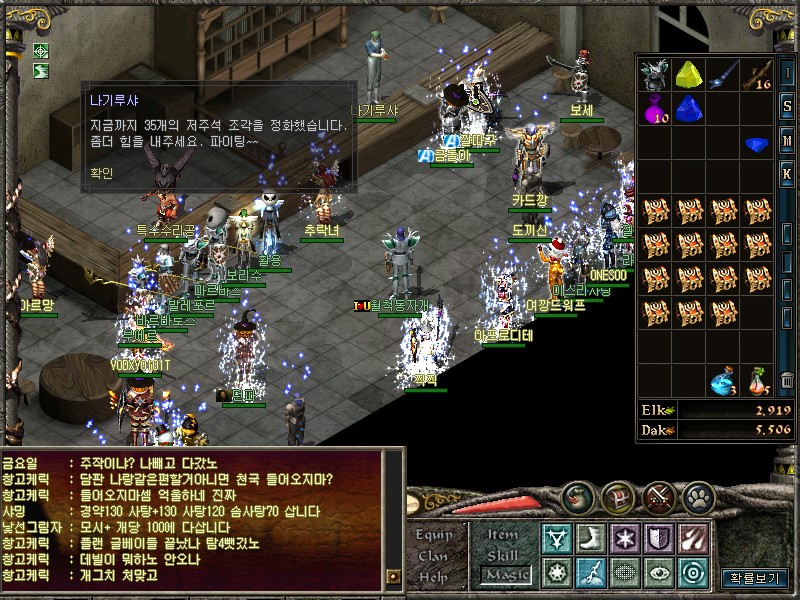The width and height of the screenshot is (800, 600).
Task: Open the Equip menu
Action: pos(434,534)
